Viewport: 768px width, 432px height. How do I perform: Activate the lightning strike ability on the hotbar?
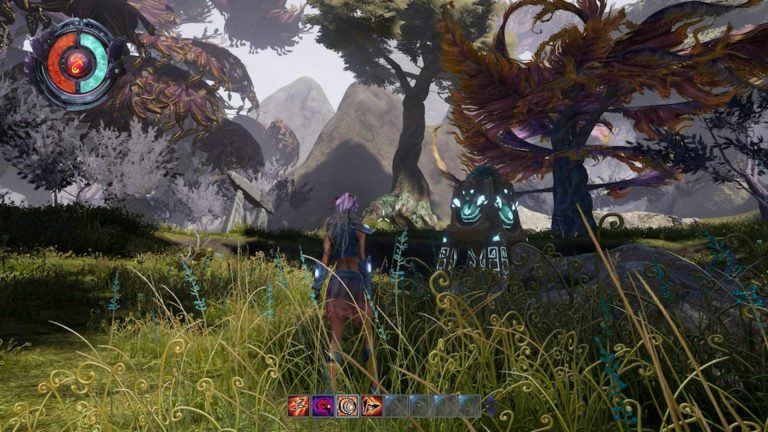(x=298, y=405)
